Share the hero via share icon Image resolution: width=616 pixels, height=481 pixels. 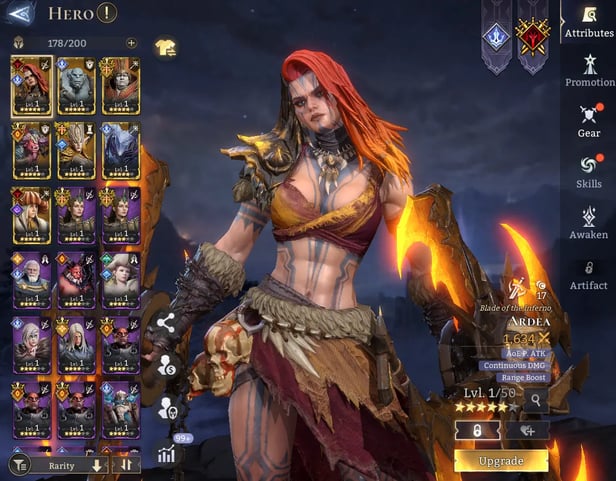click(x=166, y=323)
